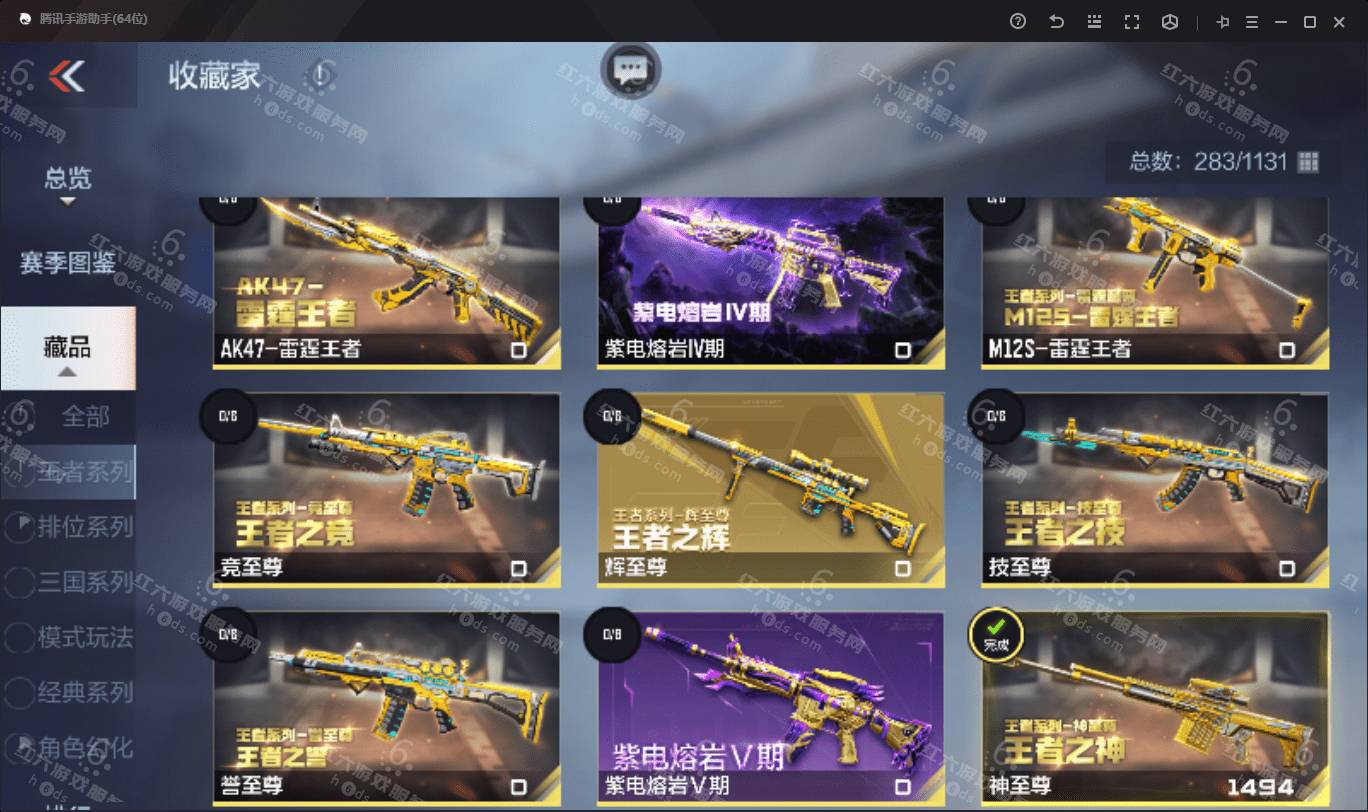1368x812 pixels.
Task: Open the chat bubble icon
Action: tap(630, 70)
